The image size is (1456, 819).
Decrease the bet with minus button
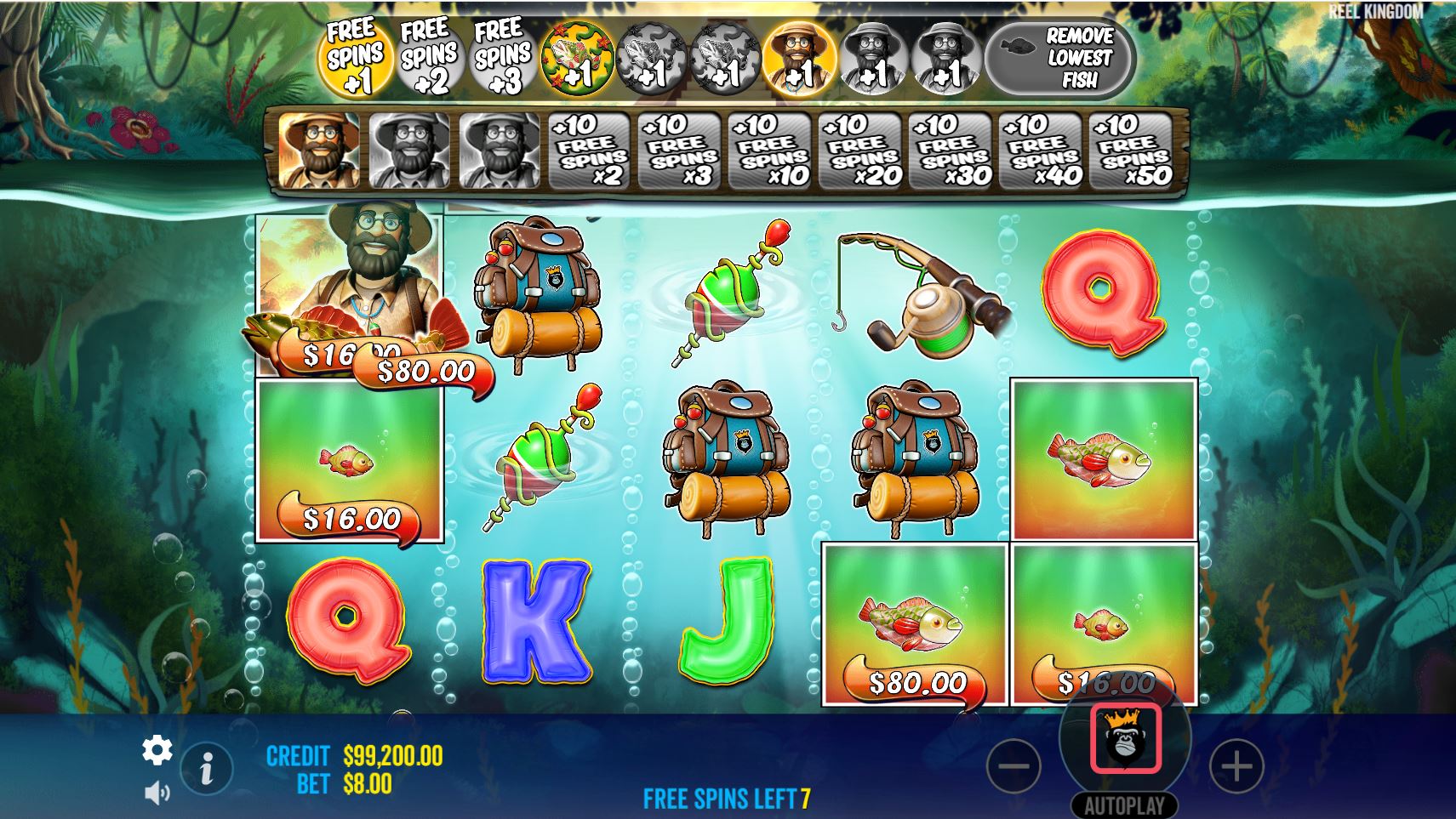1014,766
